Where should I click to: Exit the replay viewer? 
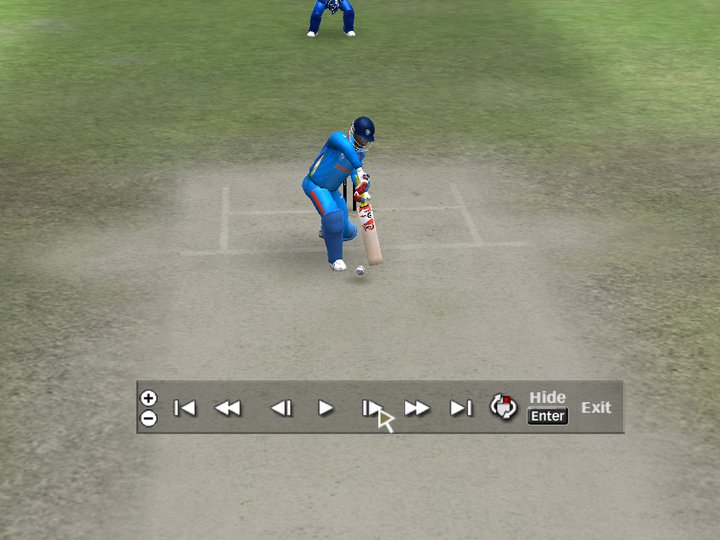[596, 408]
